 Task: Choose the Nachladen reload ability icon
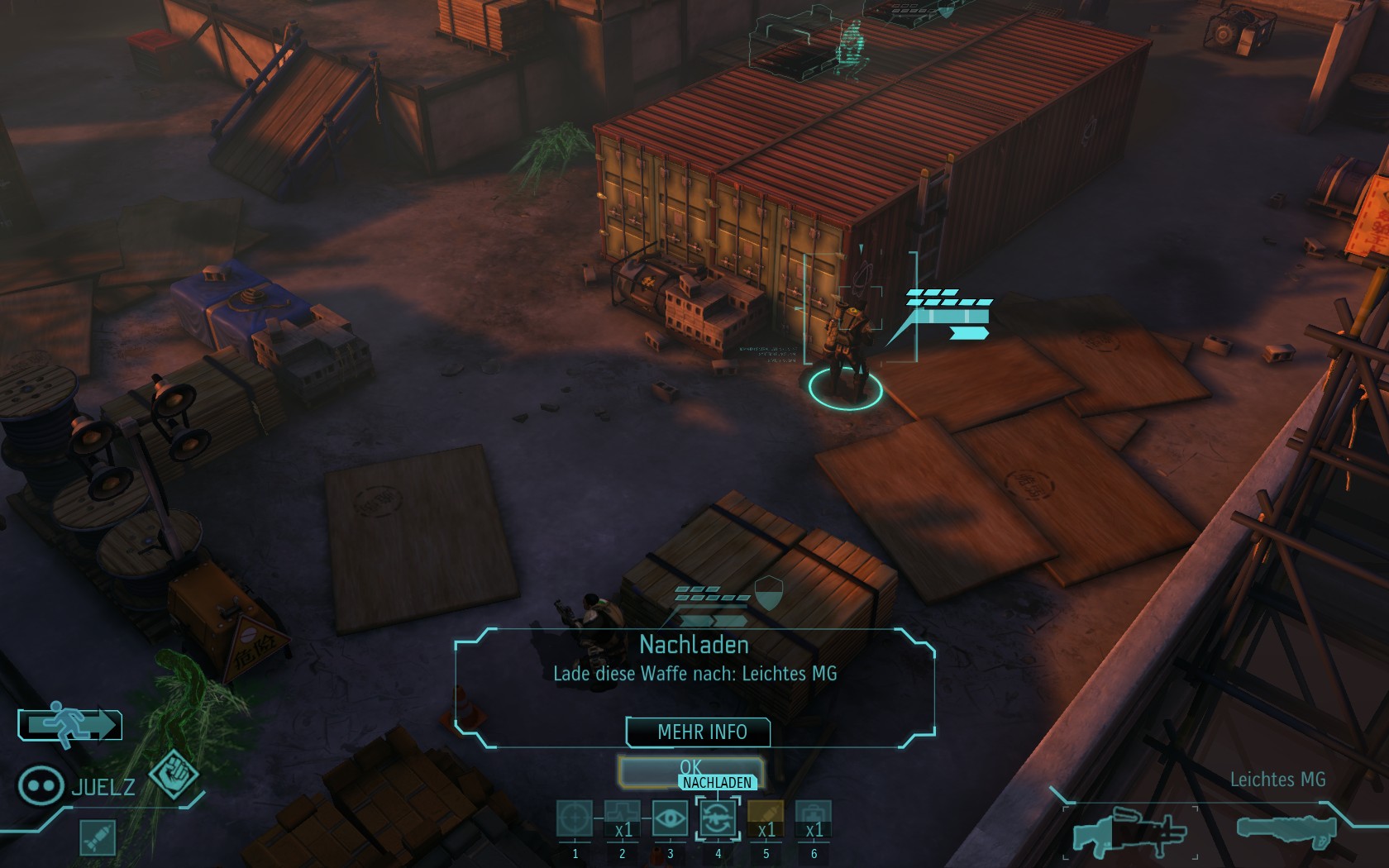tap(718, 819)
